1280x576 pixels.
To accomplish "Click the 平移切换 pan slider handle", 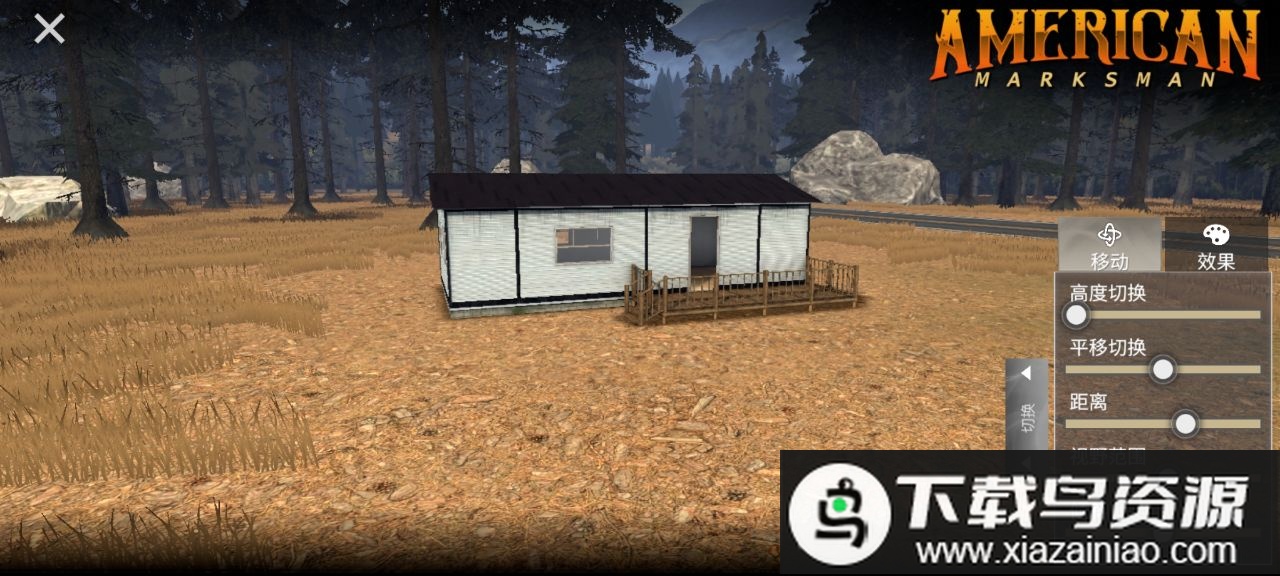I will click(x=1162, y=370).
